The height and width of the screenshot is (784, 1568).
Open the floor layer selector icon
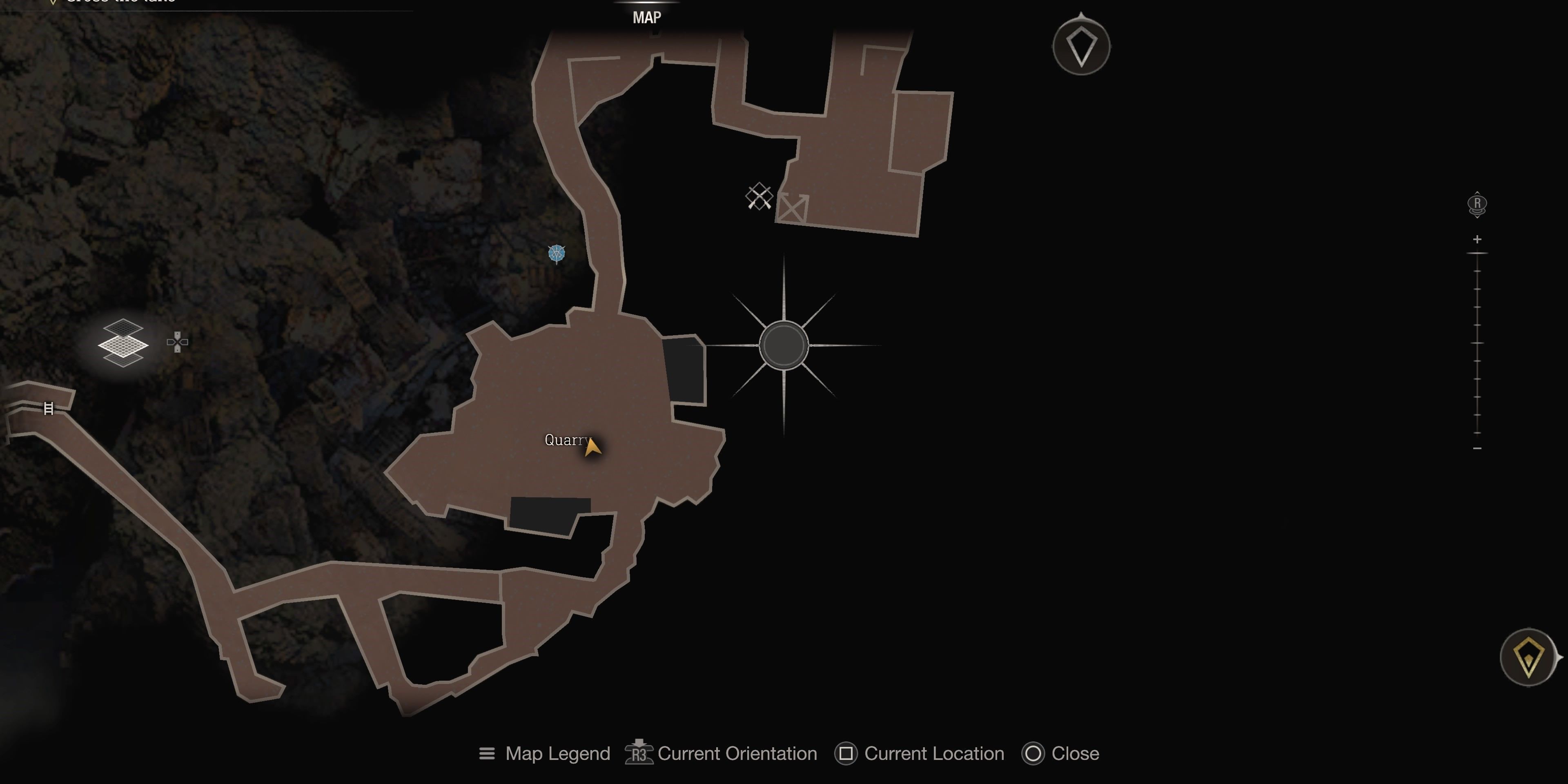[123, 343]
